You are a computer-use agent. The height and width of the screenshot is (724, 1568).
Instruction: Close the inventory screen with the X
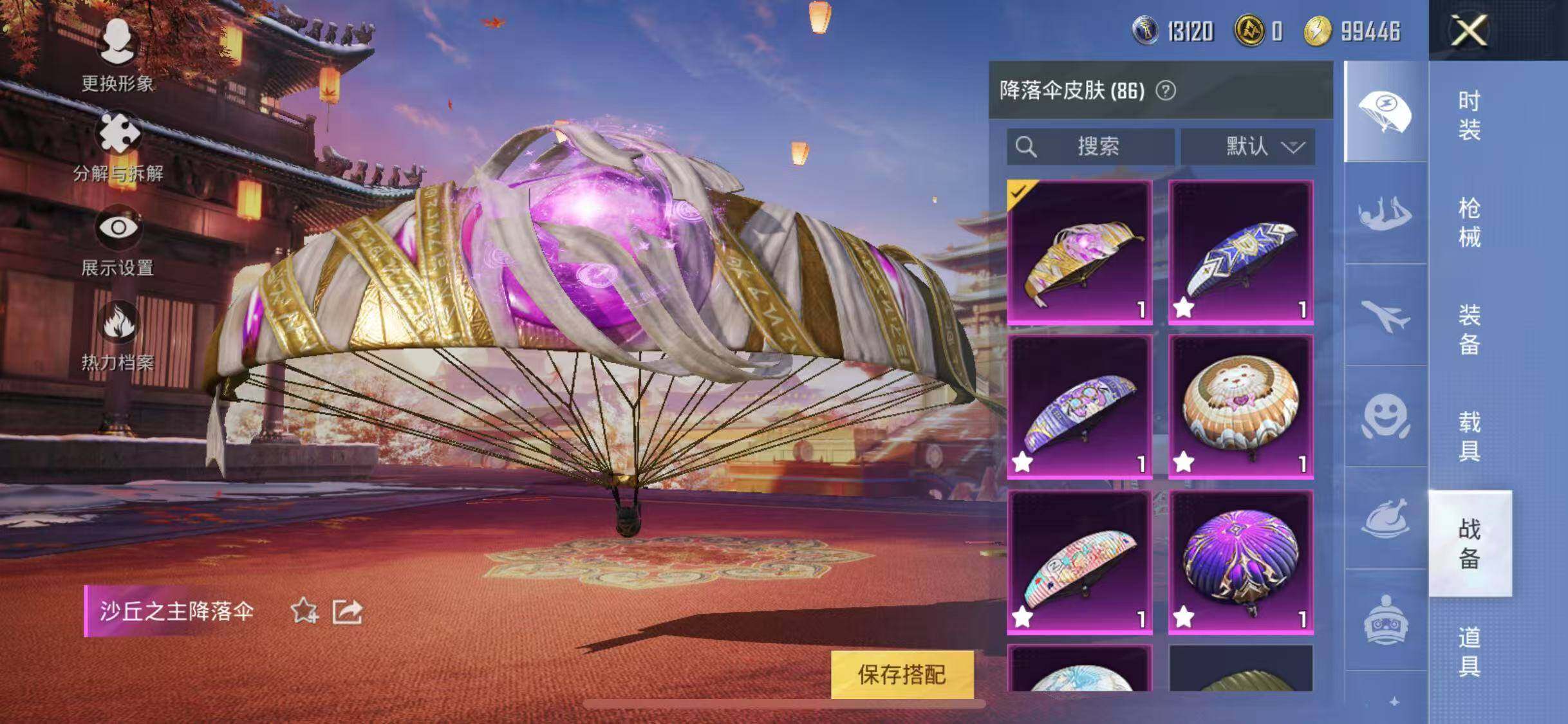click(1469, 30)
